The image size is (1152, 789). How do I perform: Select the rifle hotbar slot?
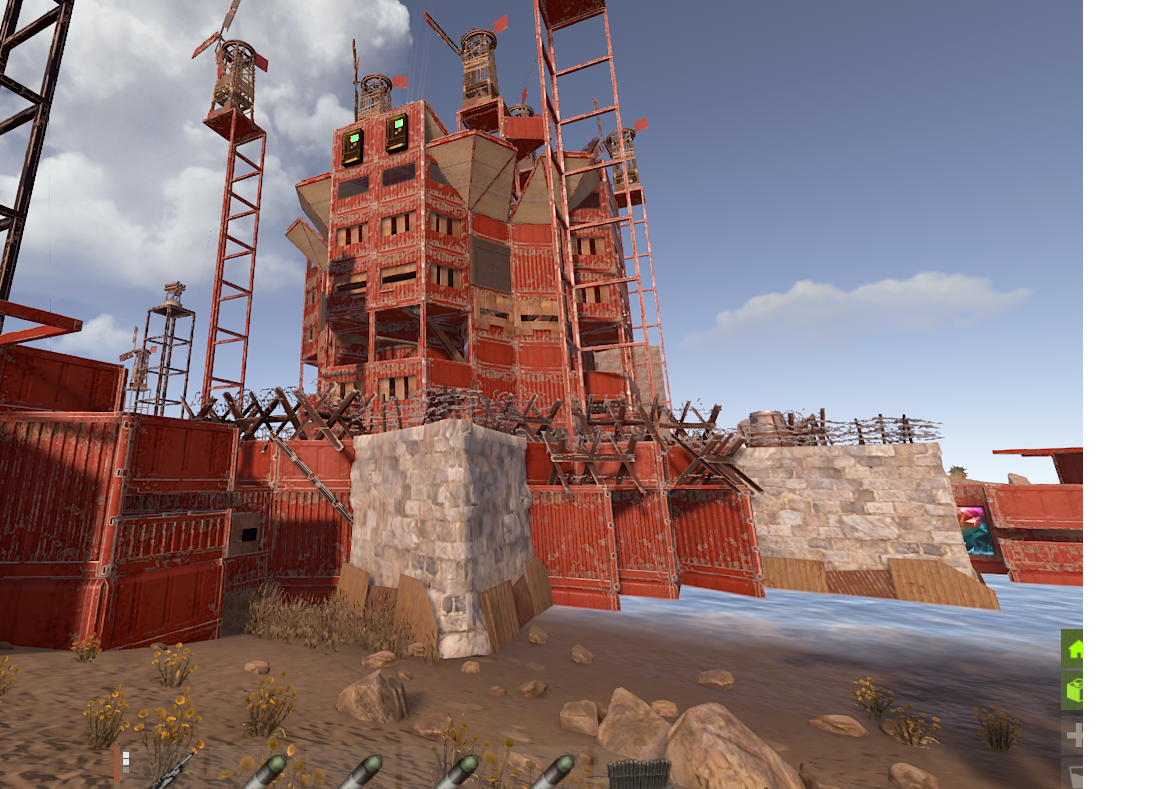[170, 771]
